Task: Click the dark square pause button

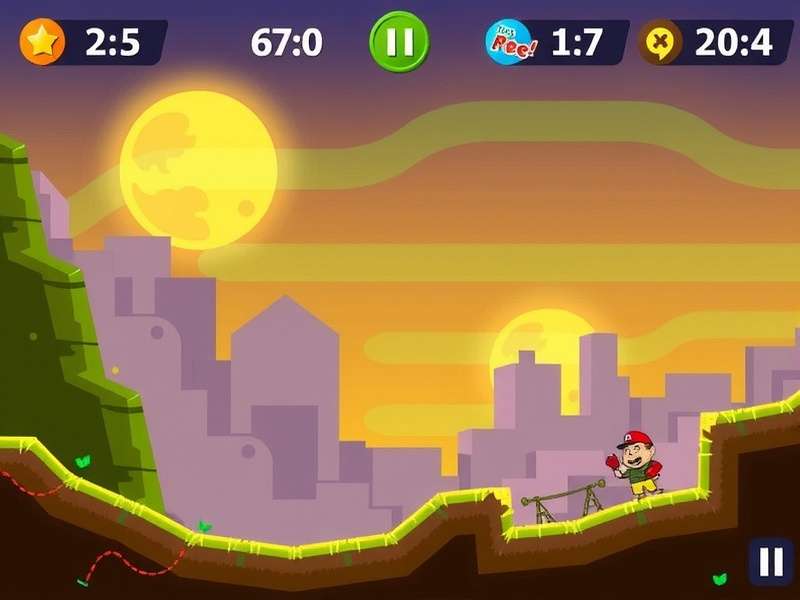Action: (x=771, y=562)
